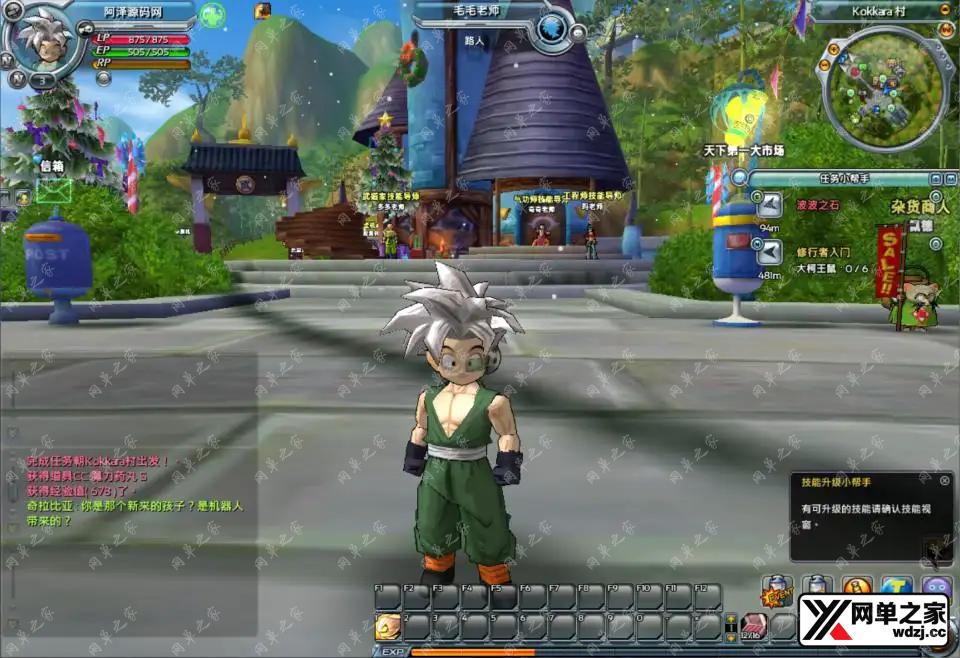Open the purple face menu icon
Viewport: 960px width, 658px height.
coord(937,588)
